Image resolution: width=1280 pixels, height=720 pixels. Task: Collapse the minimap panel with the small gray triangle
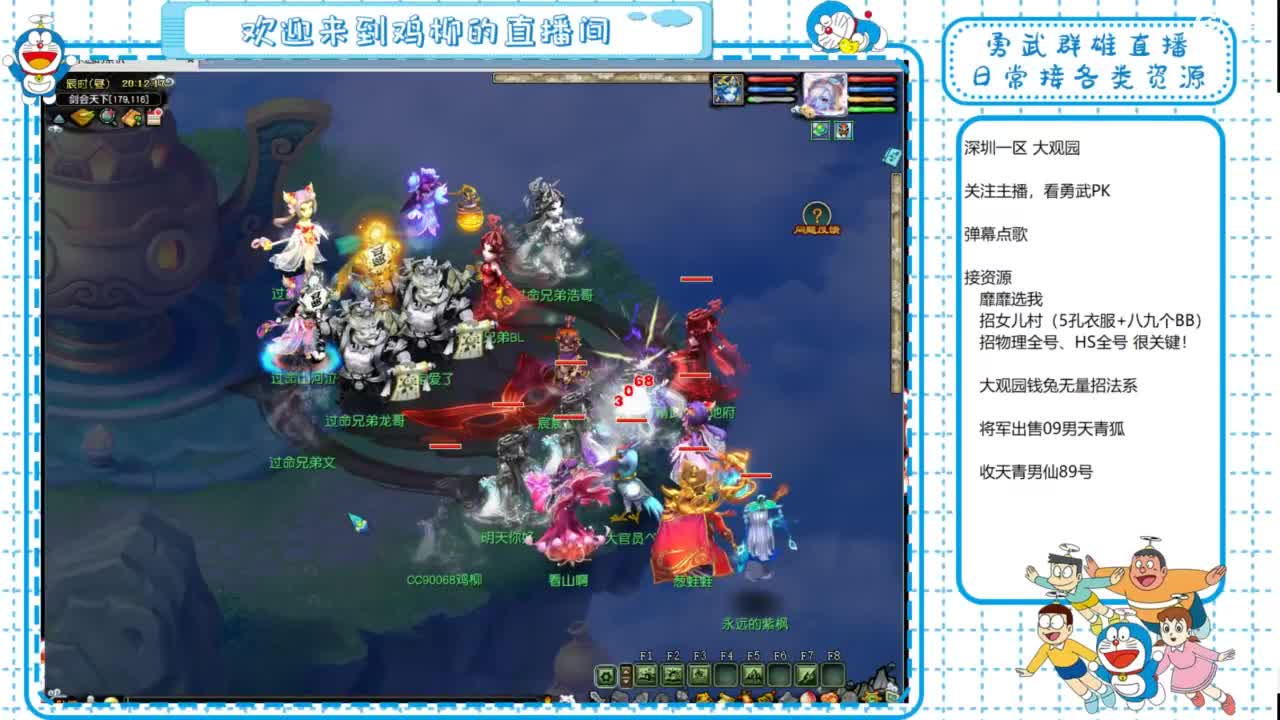tap(59, 117)
